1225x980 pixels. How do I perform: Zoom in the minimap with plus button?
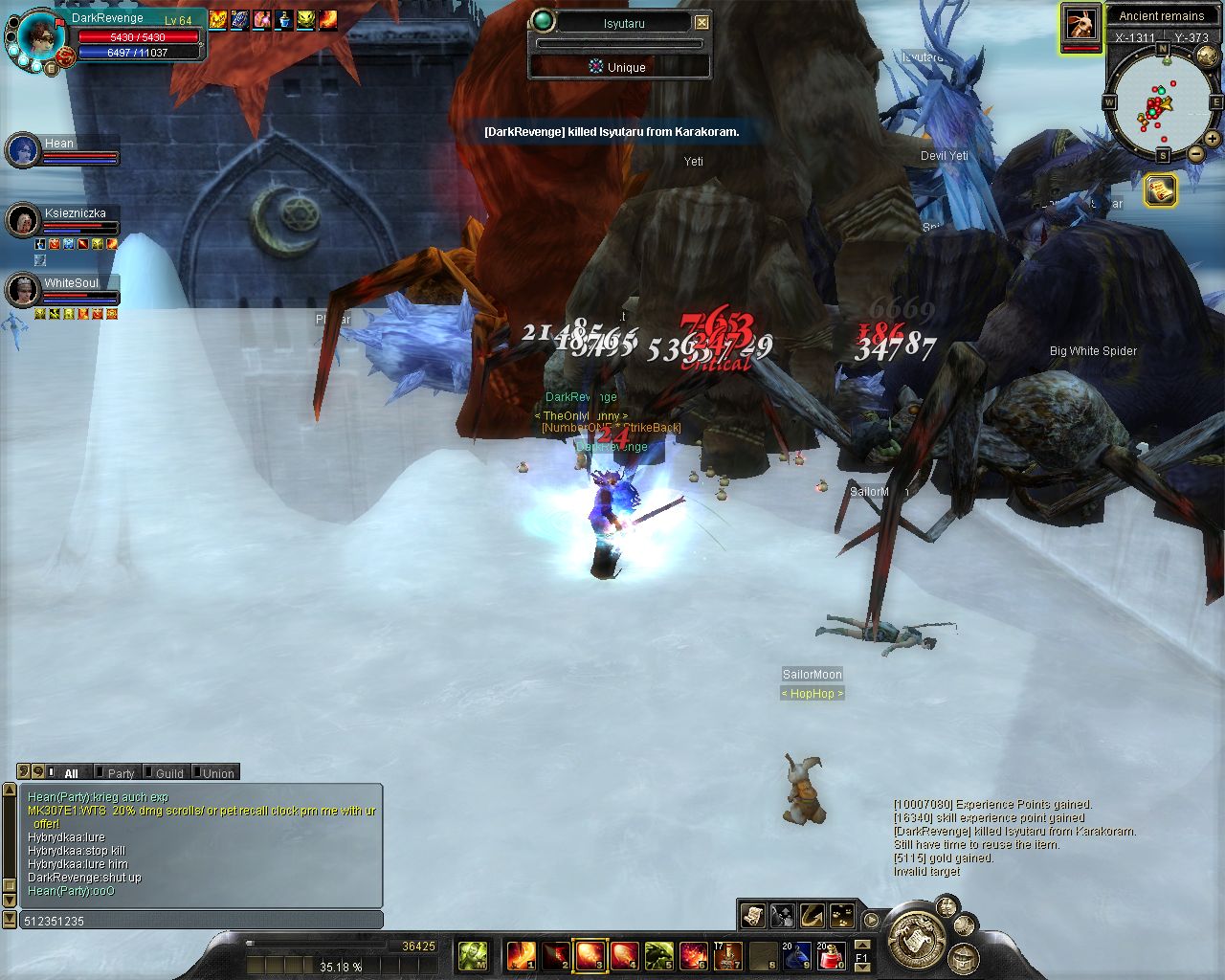click(1212, 139)
